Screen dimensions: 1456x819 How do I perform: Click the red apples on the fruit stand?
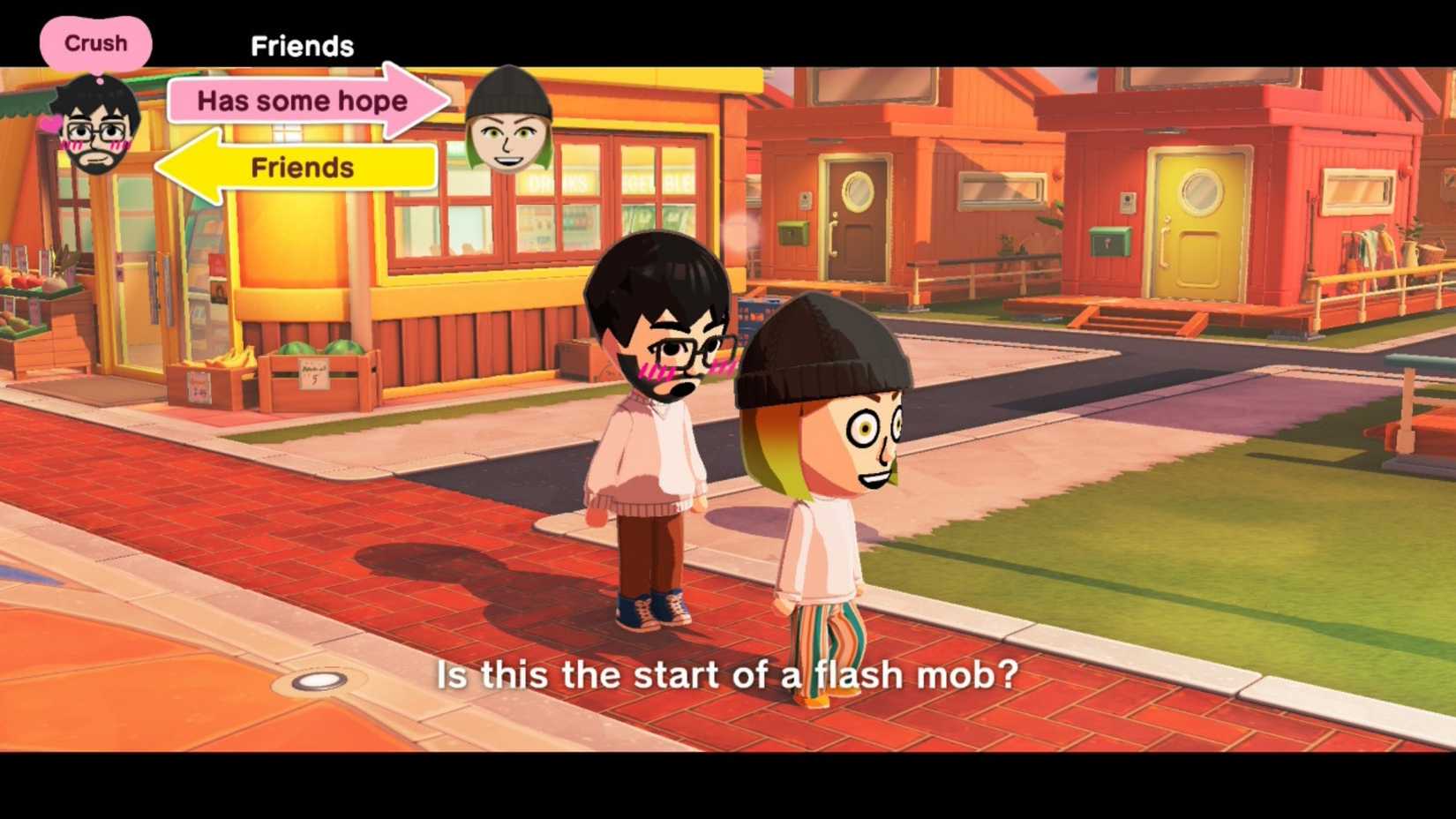[22, 278]
